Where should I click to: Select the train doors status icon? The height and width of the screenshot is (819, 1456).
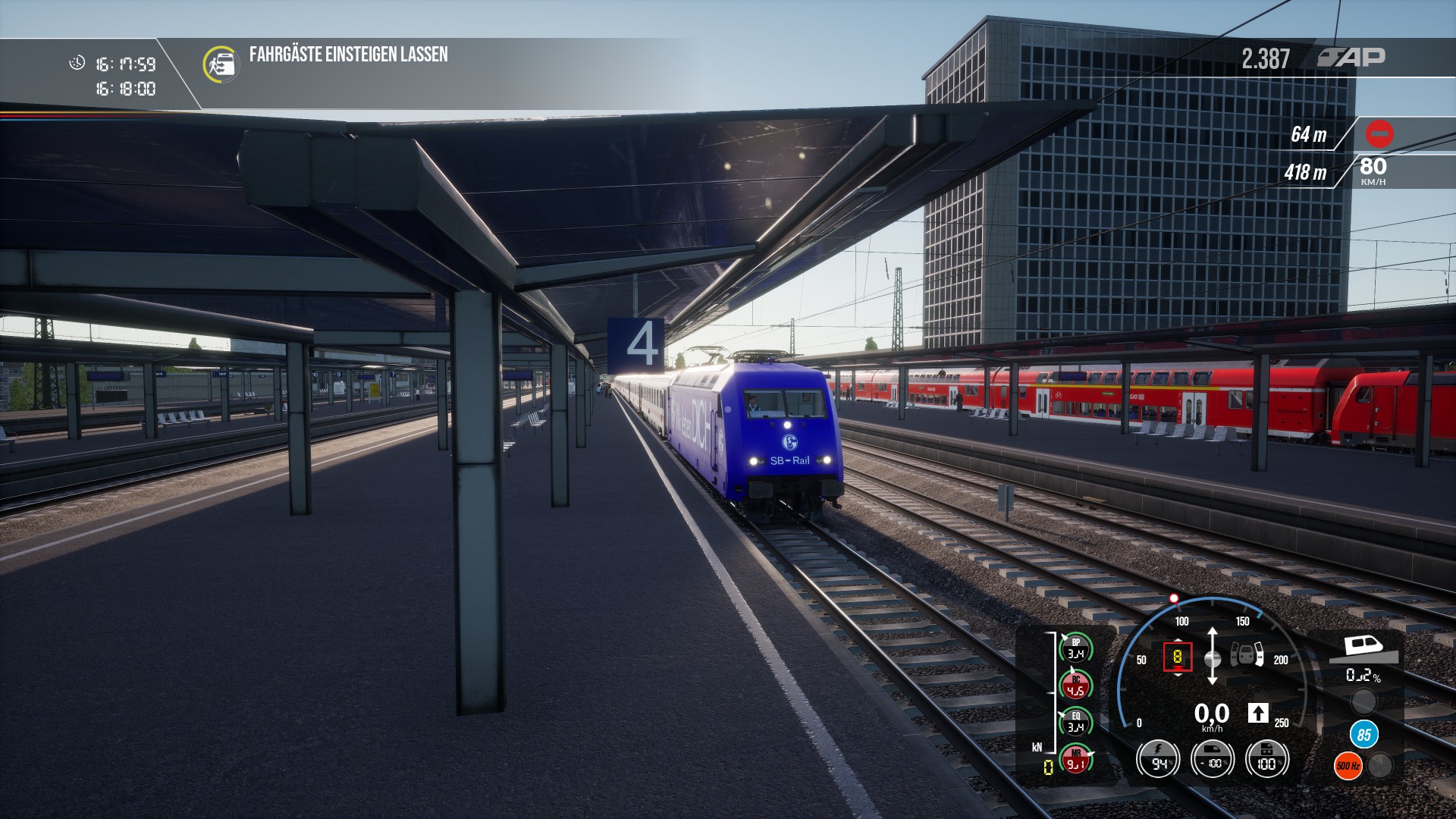[1247, 654]
